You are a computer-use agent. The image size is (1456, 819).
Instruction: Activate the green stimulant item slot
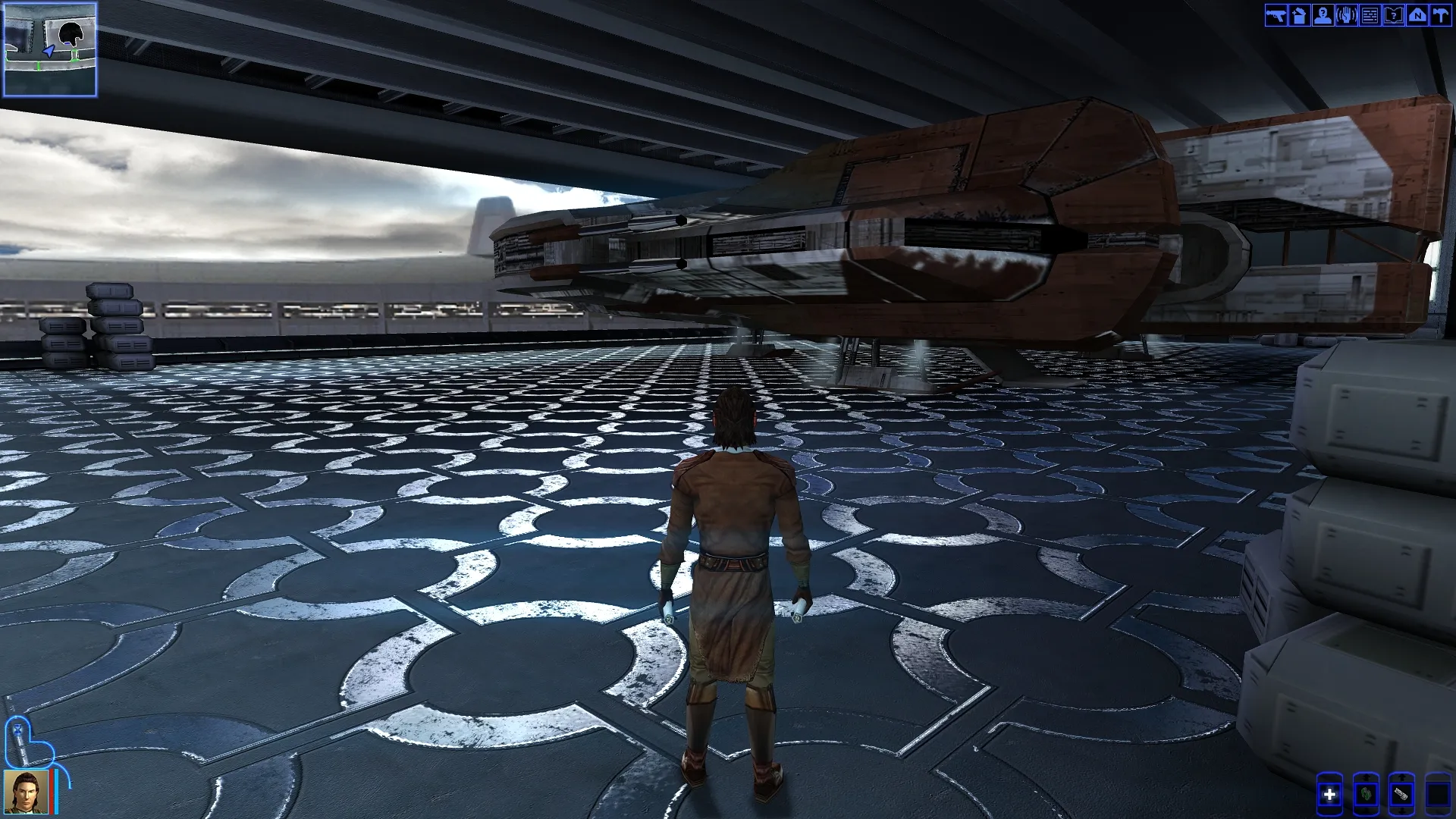(1366, 795)
